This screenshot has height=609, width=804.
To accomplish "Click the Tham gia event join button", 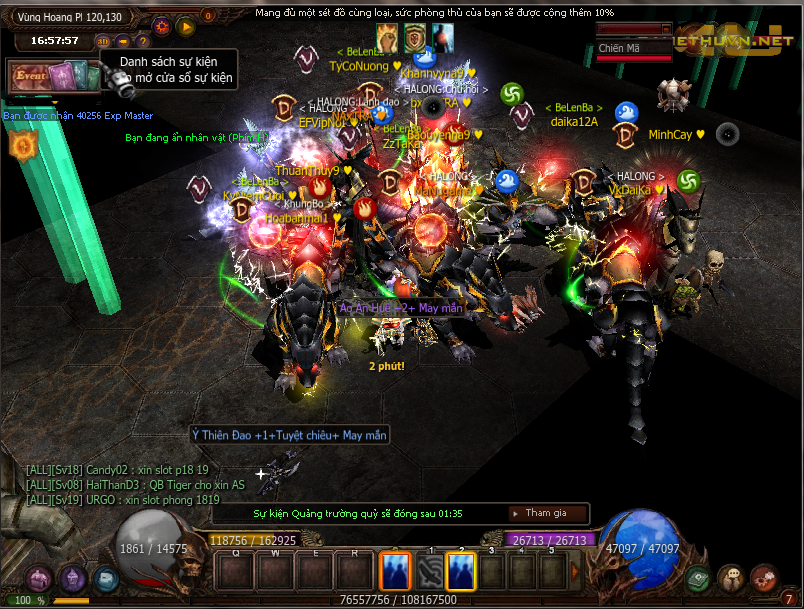I will pos(546,513).
